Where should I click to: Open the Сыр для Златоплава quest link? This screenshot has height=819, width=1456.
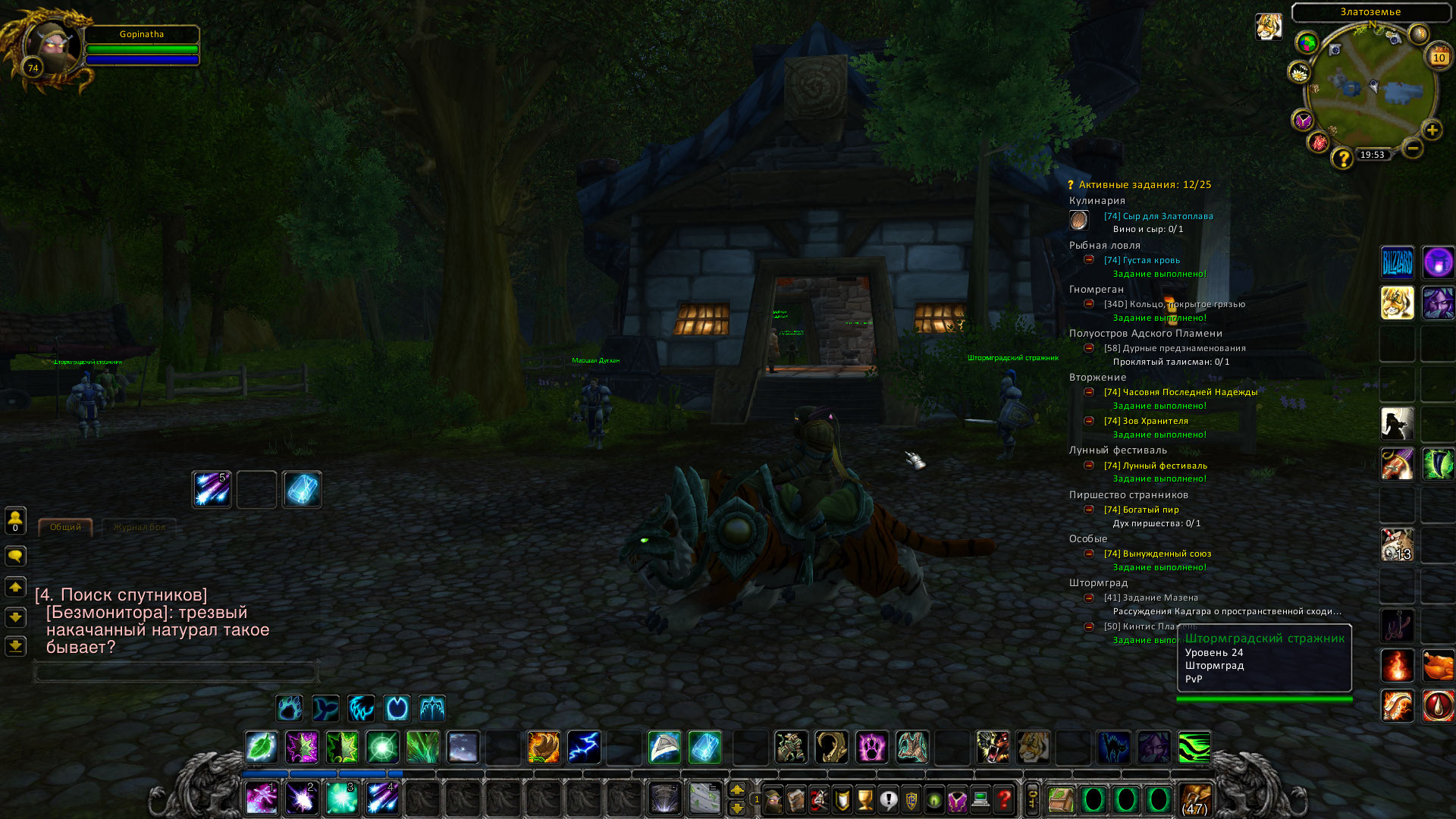[1158, 215]
